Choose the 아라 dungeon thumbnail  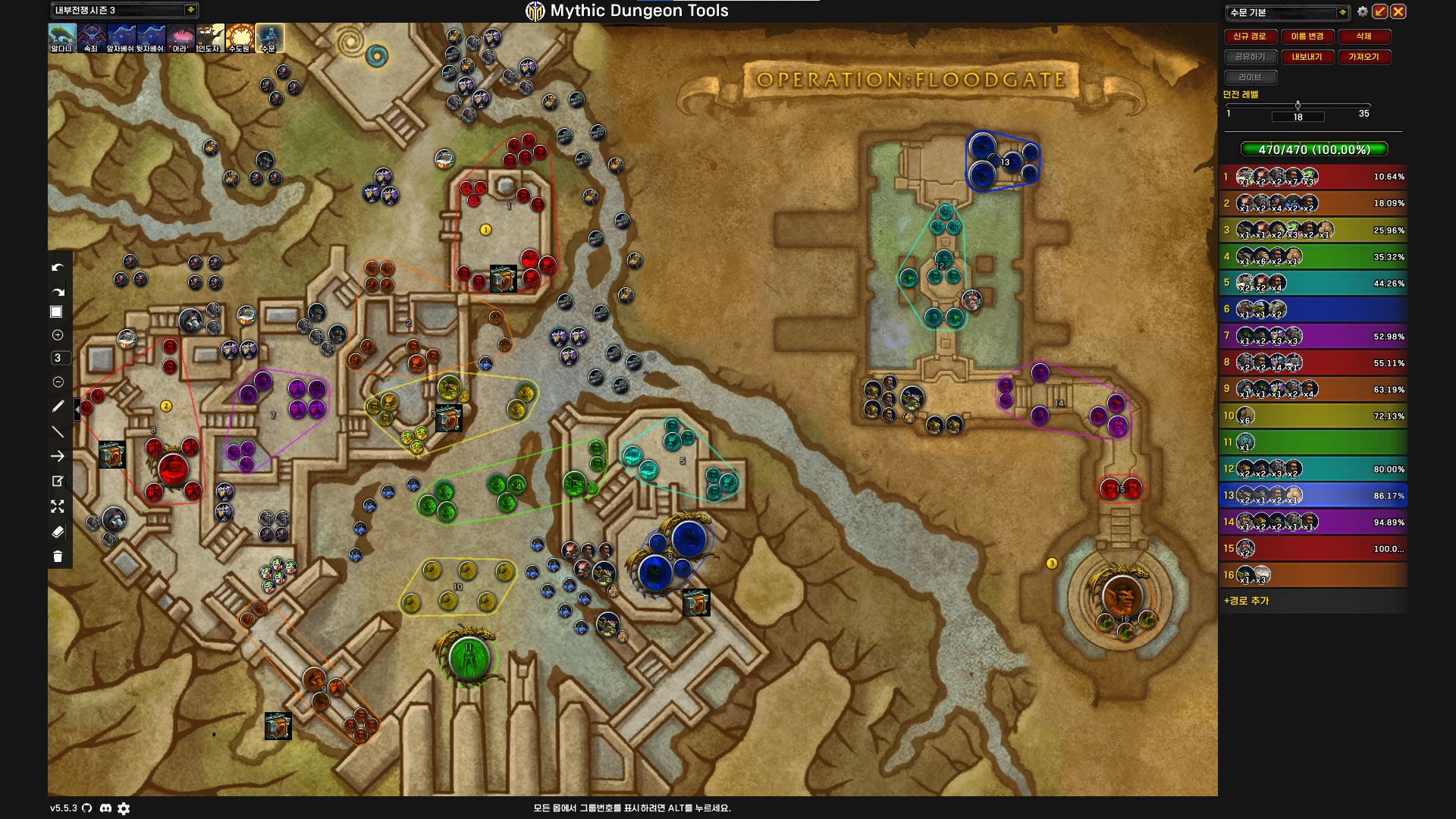pos(180,38)
